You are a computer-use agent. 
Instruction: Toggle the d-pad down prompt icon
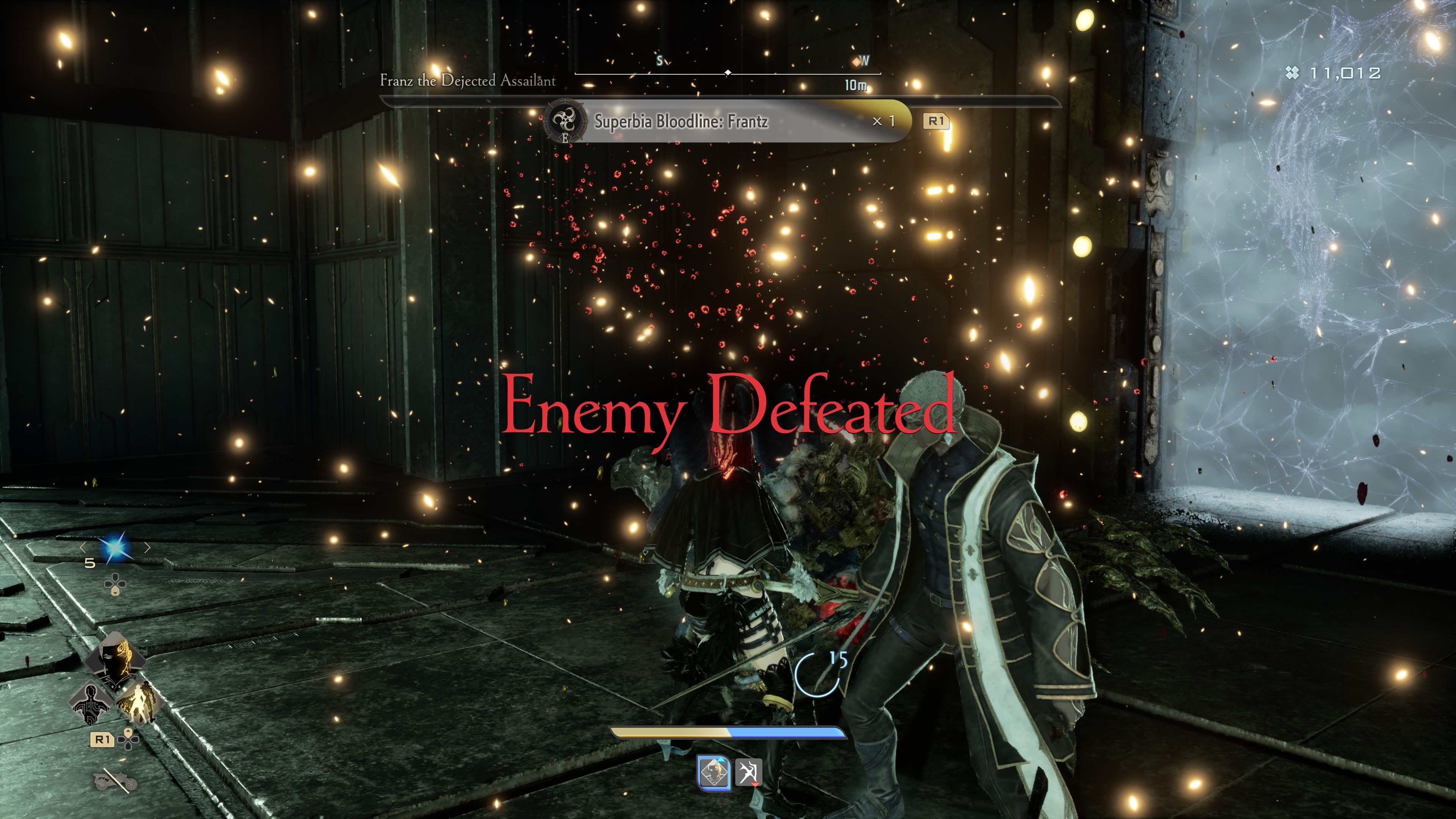(x=115, y=584)
